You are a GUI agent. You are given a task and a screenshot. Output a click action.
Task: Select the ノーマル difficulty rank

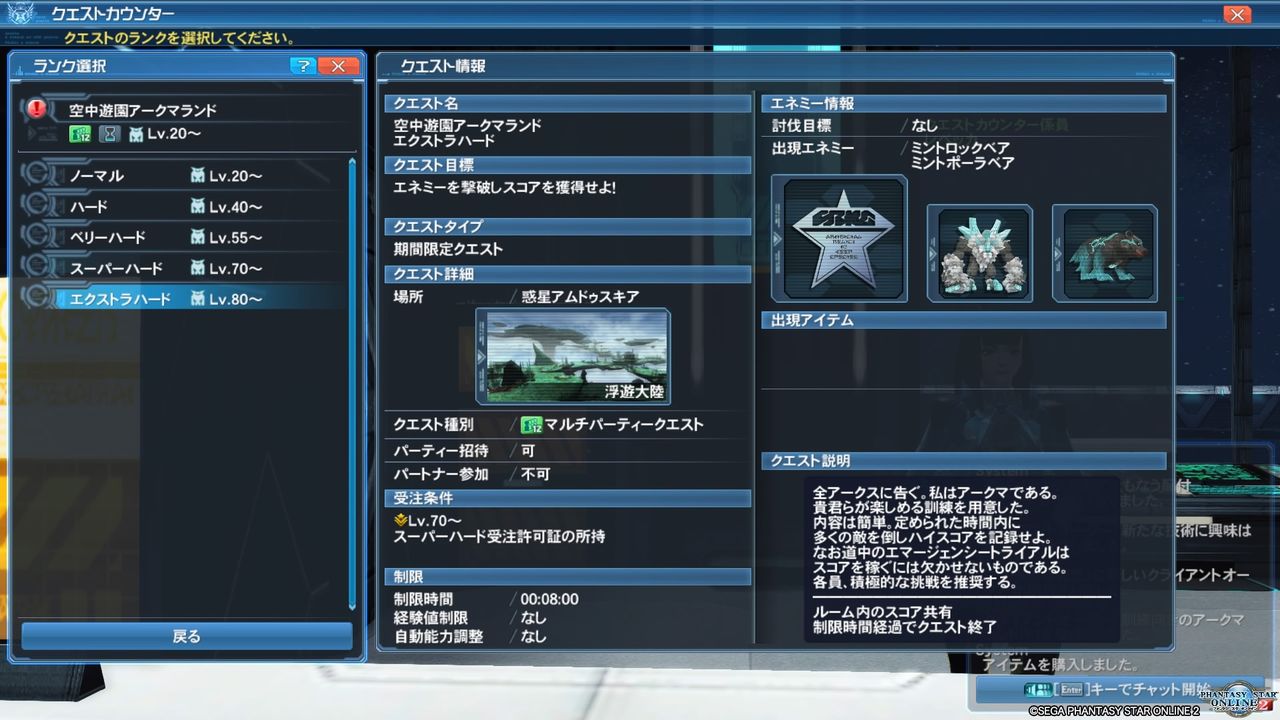point(120,175)
